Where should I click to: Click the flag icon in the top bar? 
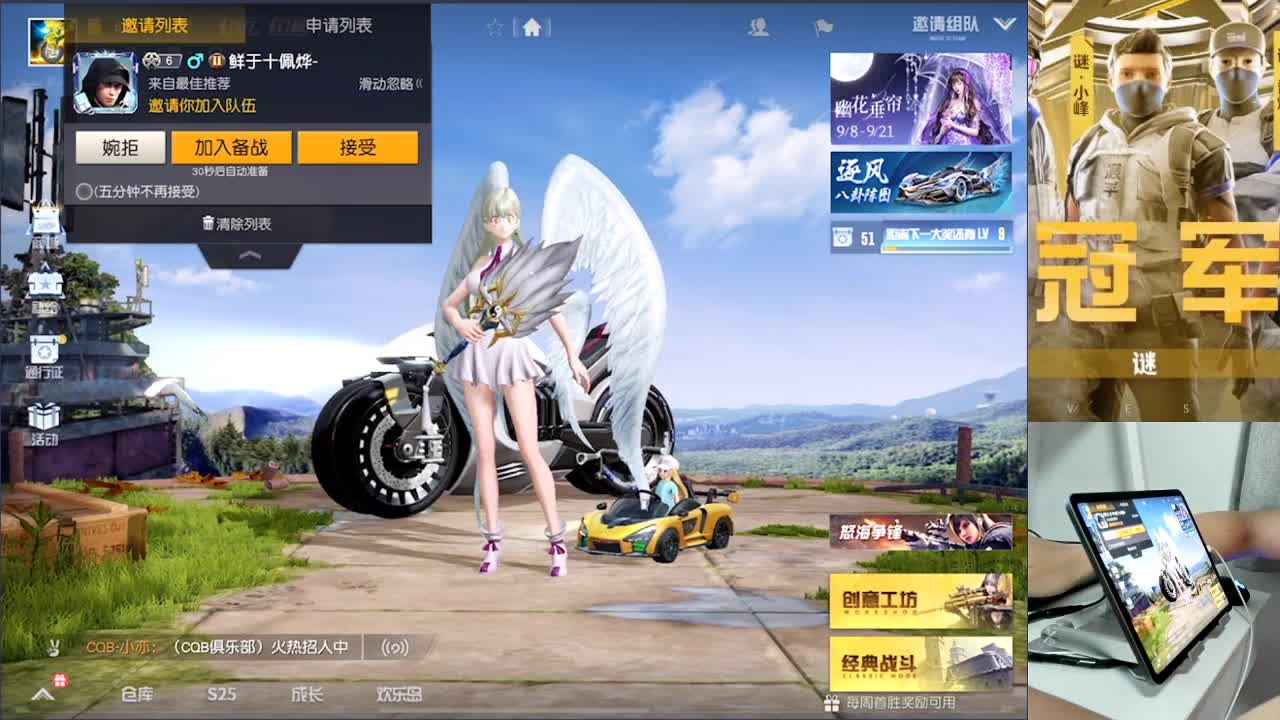pyautogui.click(x=823, y=28)
